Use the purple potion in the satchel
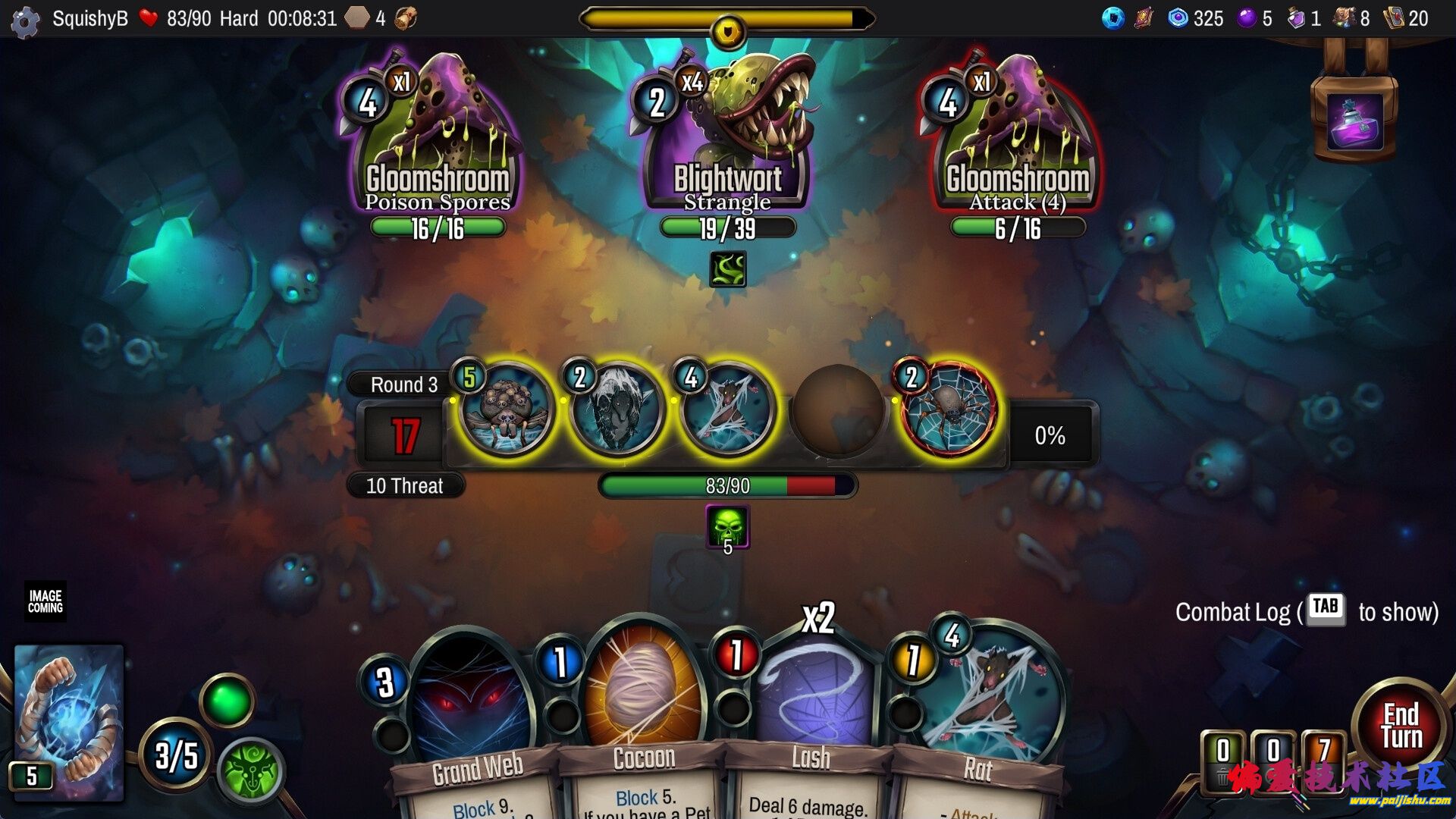 click(x=1355, y=121)
